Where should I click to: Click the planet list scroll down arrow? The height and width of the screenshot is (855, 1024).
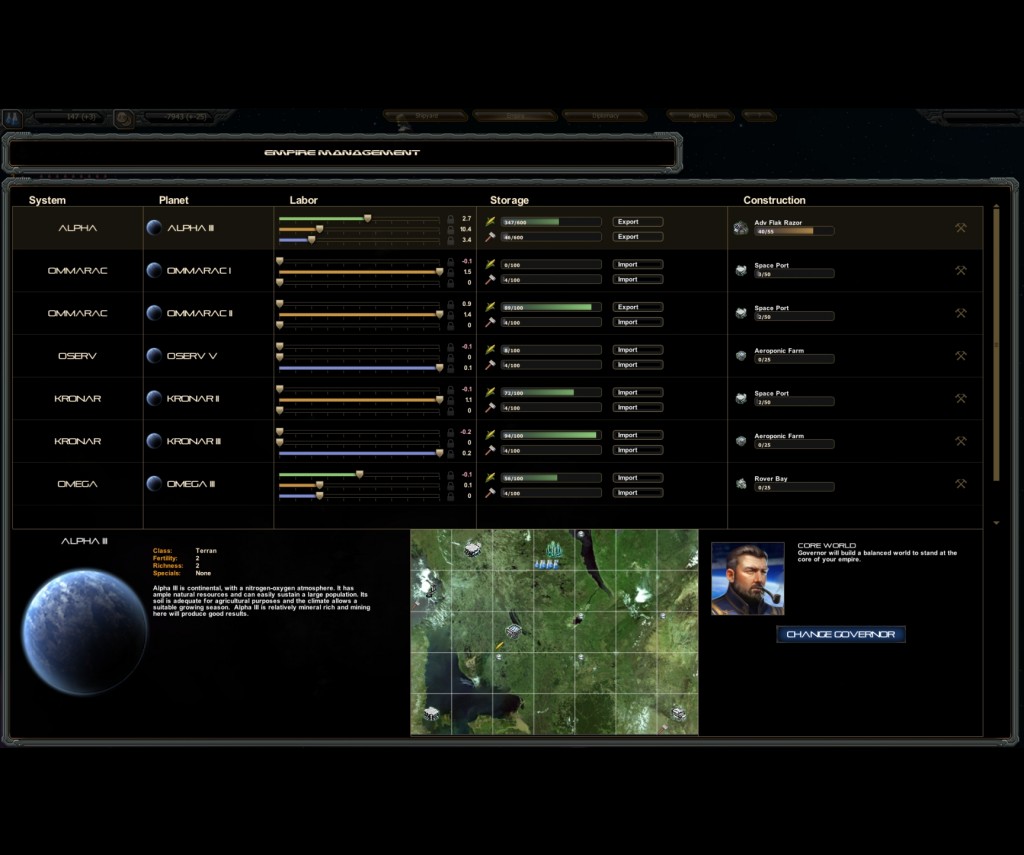[x=996, y=523]
